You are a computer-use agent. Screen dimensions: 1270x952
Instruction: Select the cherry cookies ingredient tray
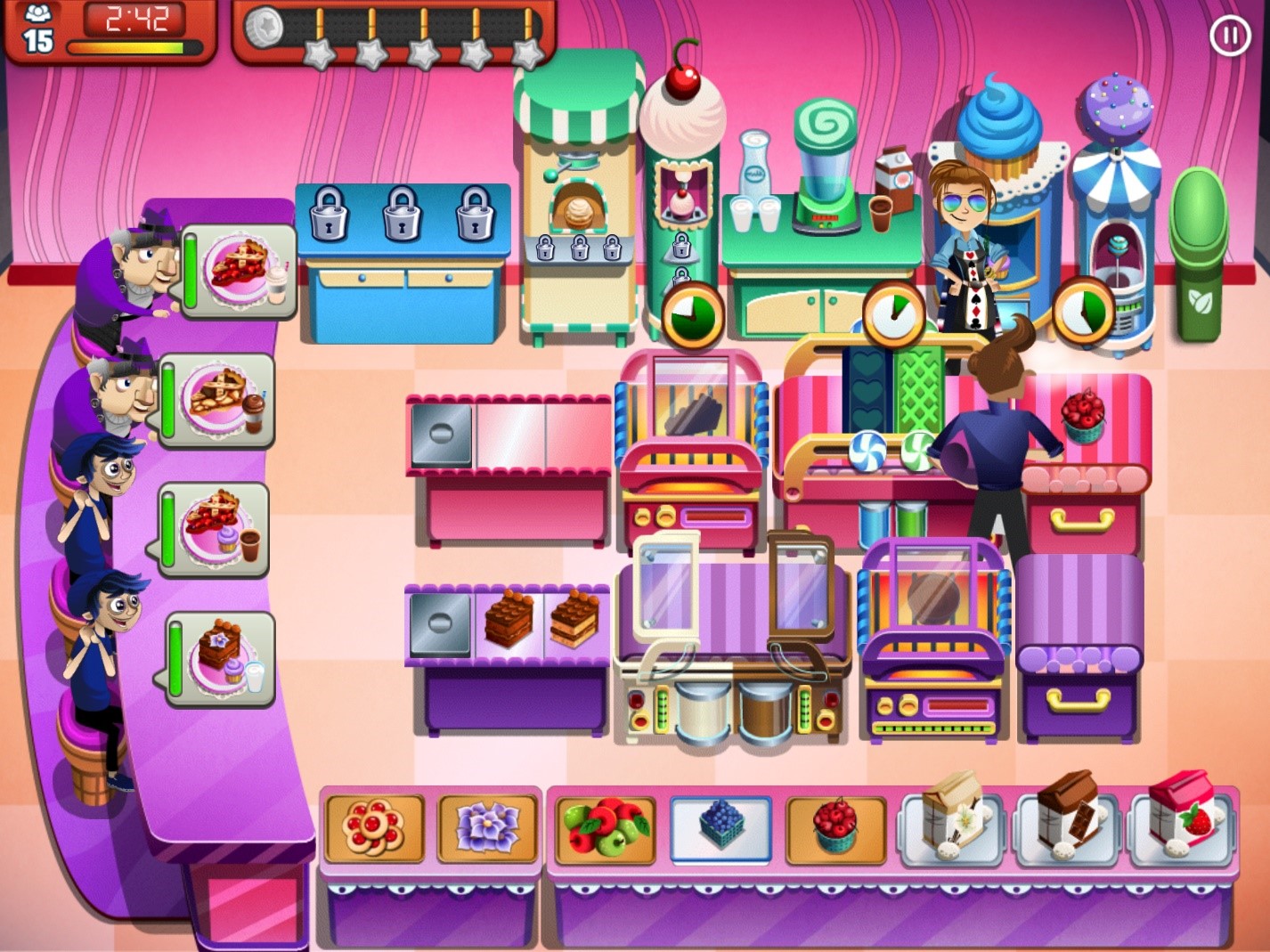(374, 829)
